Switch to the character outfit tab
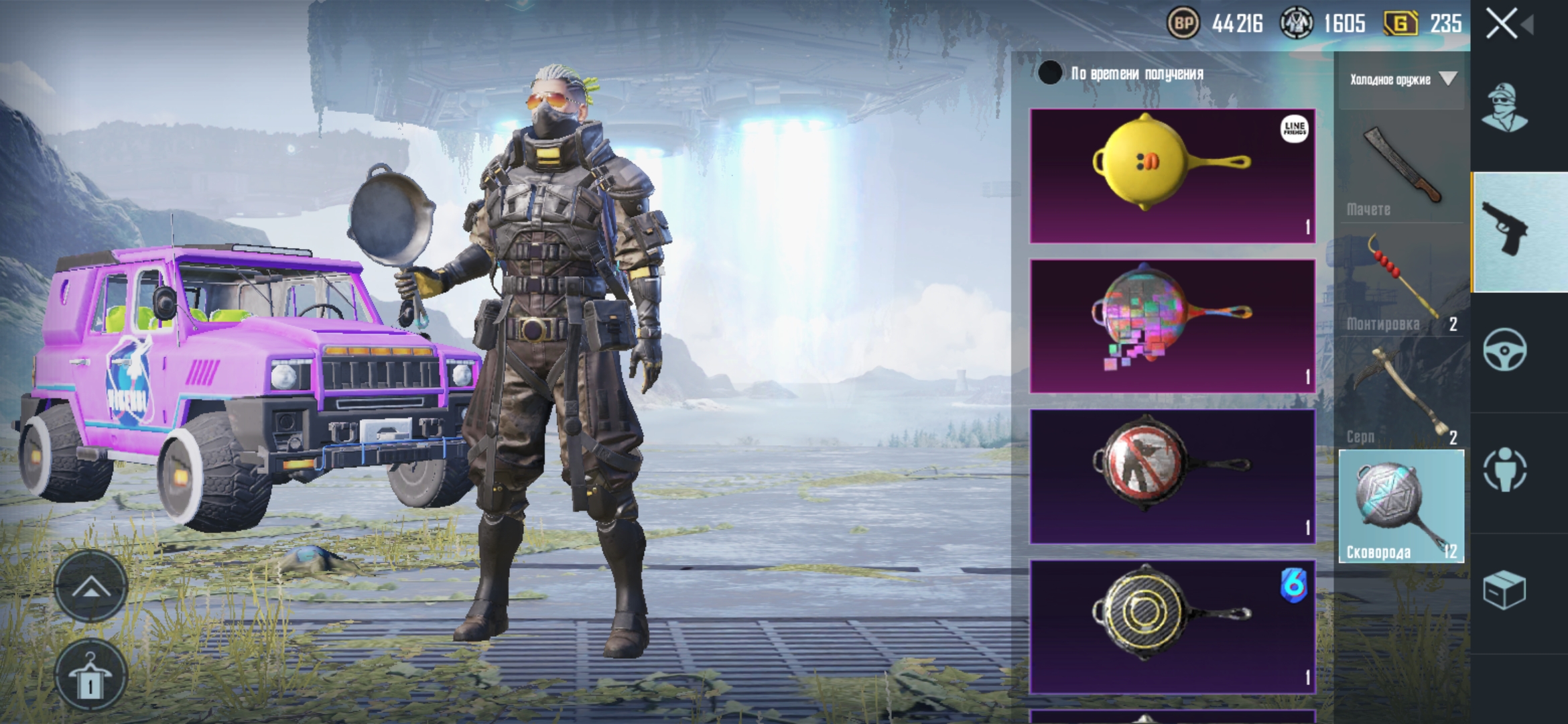Image resolution: width=1568 pixels, height=724 pixels. pyautogui.click(x=1505, y=109)
